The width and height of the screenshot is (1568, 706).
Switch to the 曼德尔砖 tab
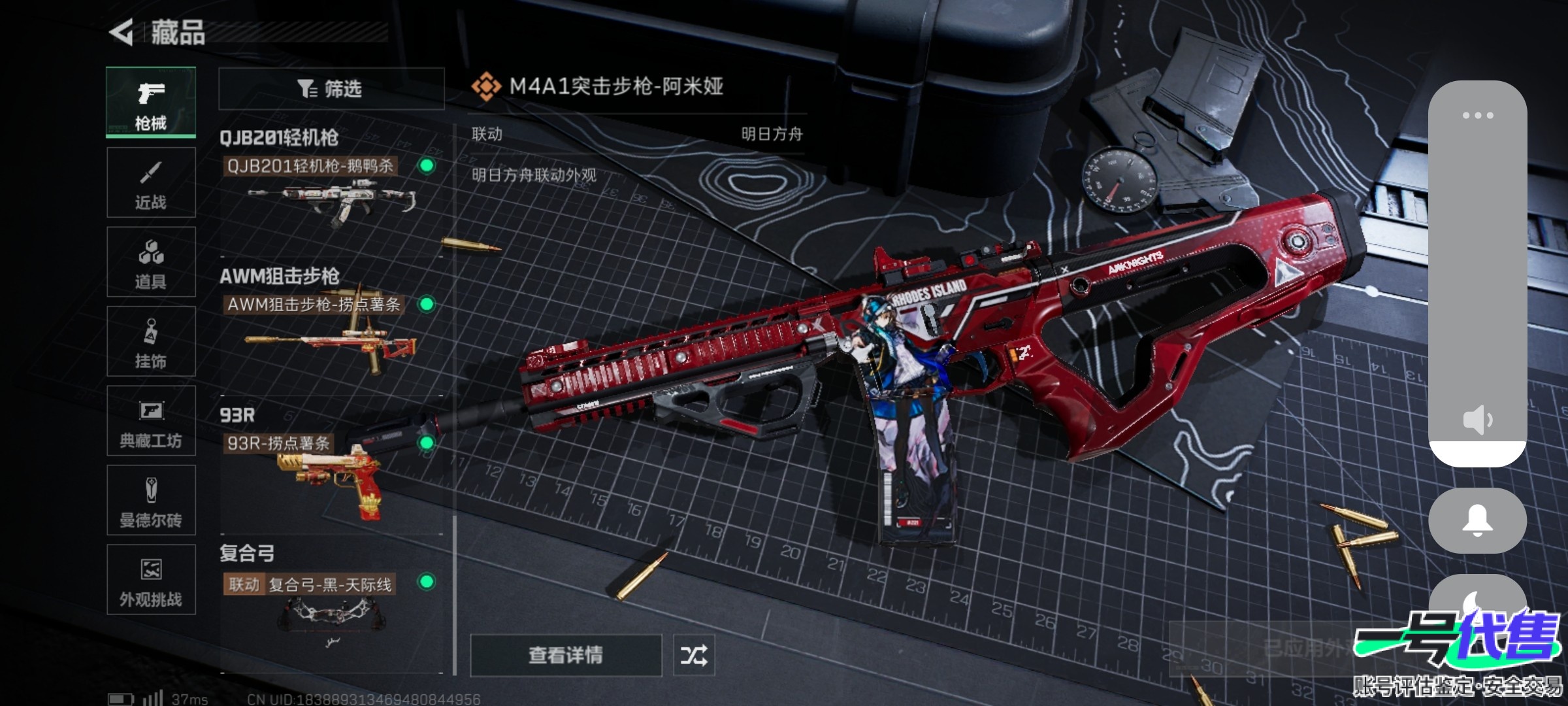tap(151, 501)
